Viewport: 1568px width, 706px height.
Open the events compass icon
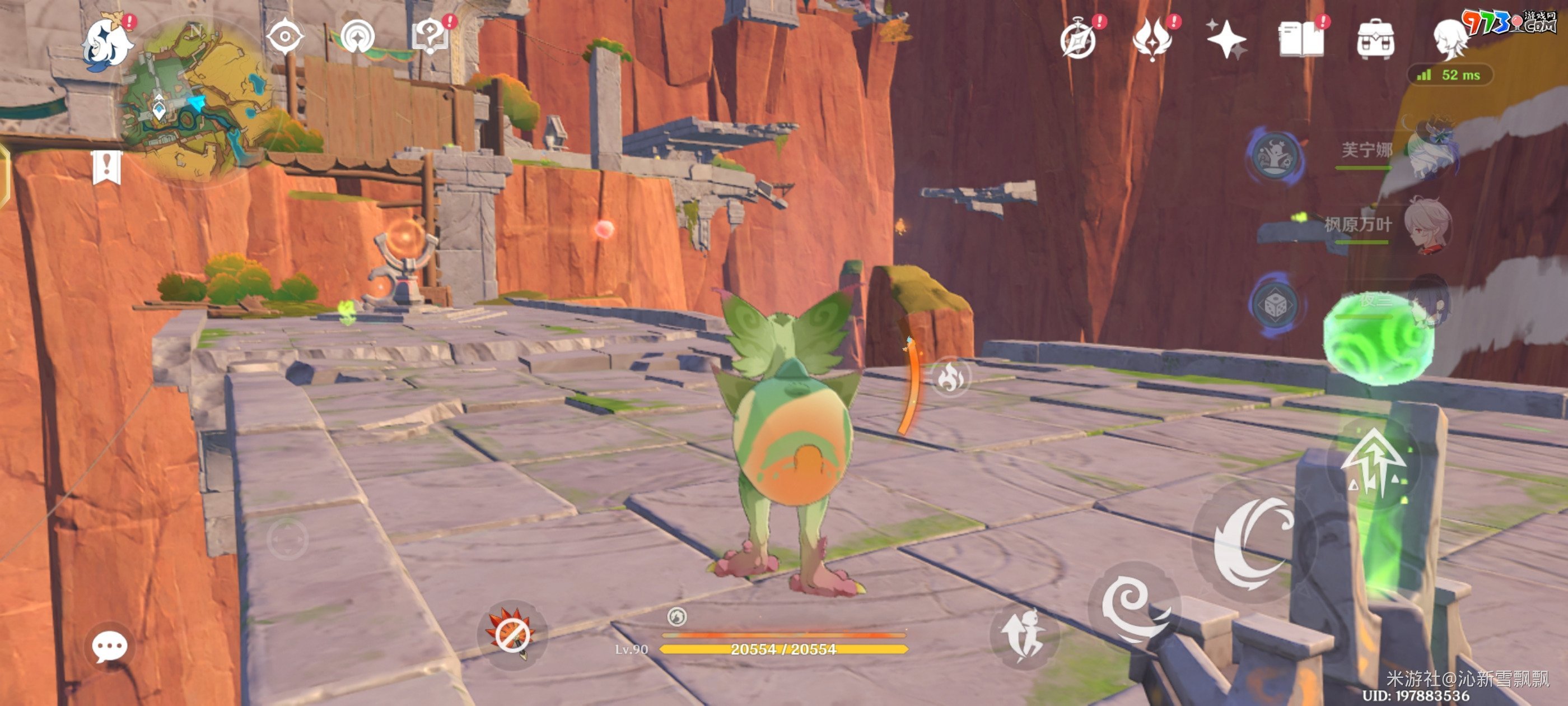coord(1079,40)
